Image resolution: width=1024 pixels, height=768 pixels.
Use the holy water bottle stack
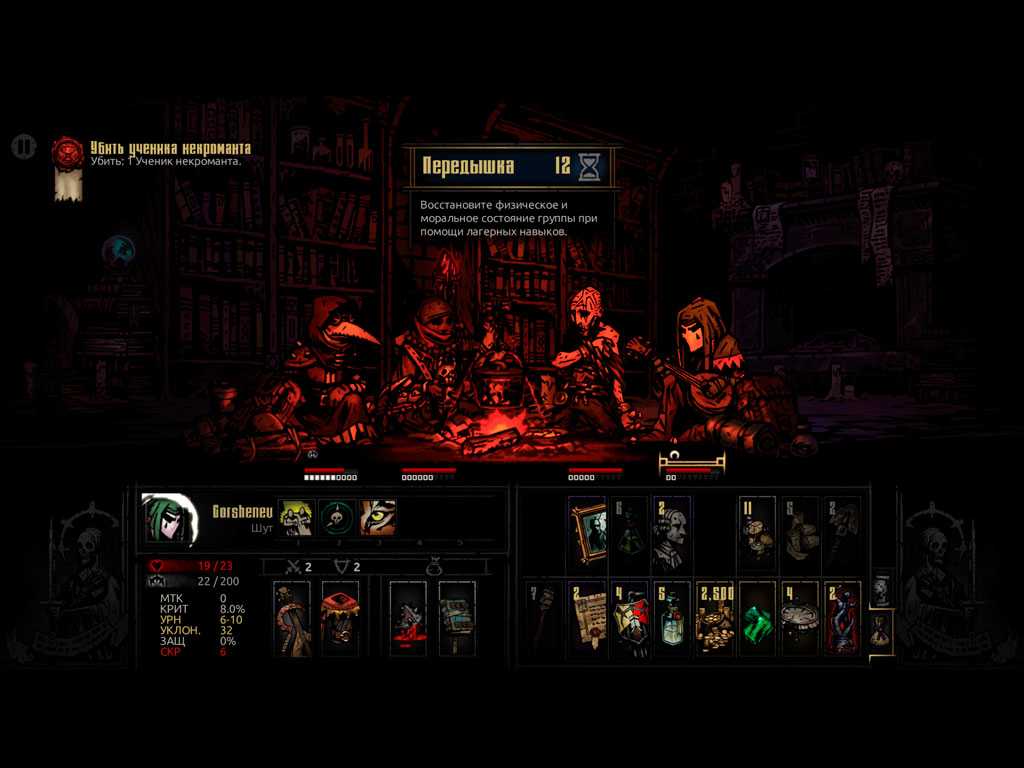tap(672, 618)
